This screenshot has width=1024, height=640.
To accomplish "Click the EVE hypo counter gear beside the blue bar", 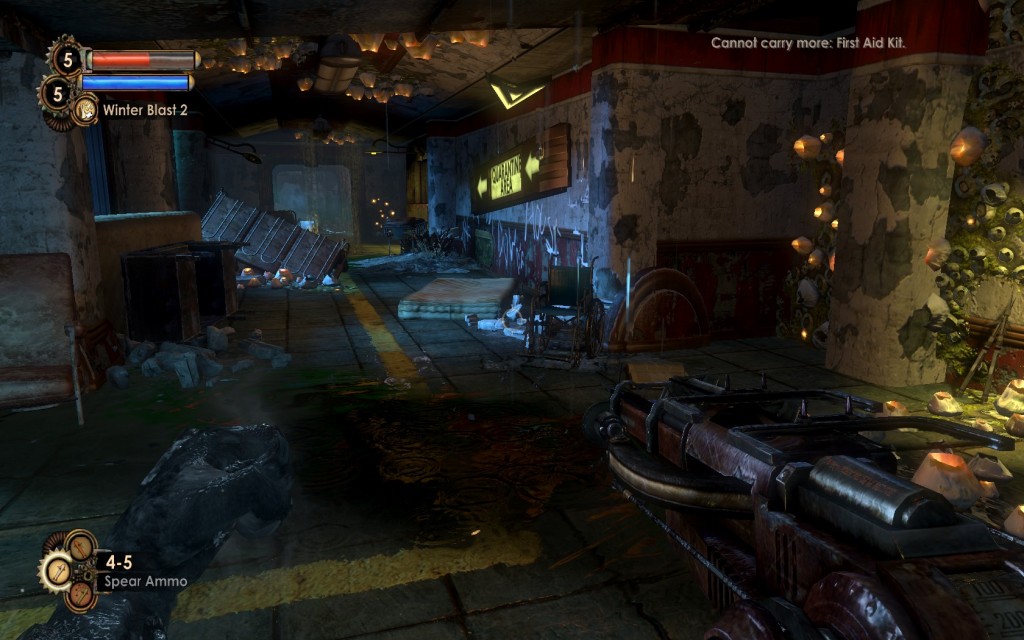I will [x=56, y=94].
